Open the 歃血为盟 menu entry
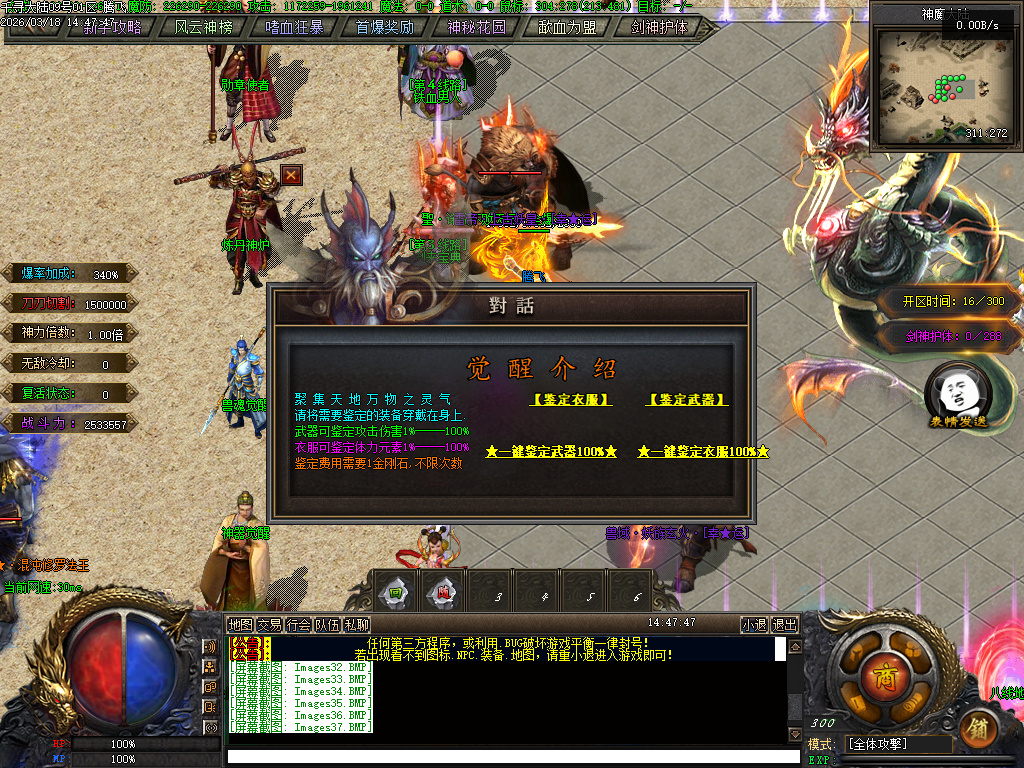1024x768 pixels. coord(567,27)
